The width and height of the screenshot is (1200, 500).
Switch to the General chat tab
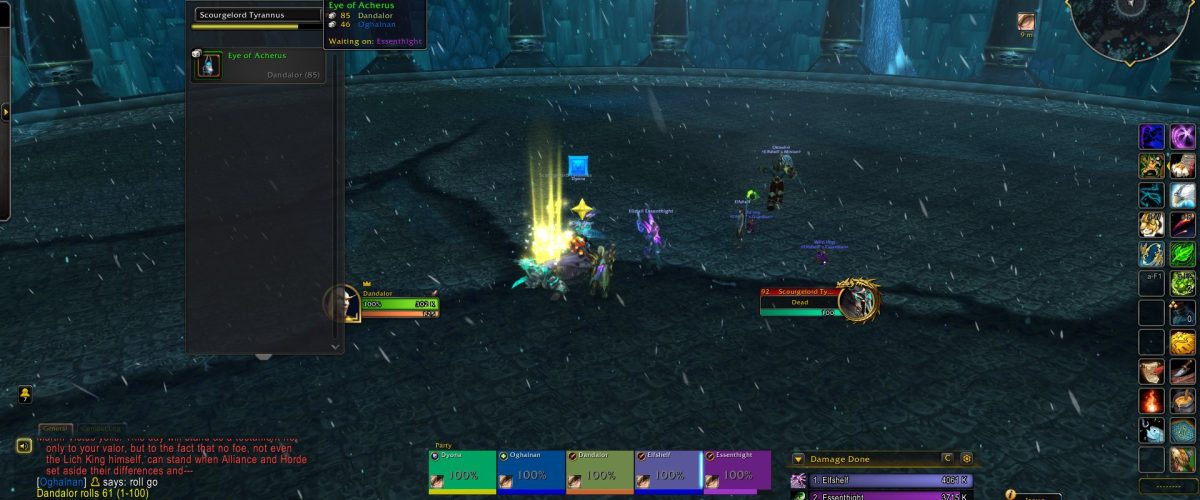click(56, 429)
